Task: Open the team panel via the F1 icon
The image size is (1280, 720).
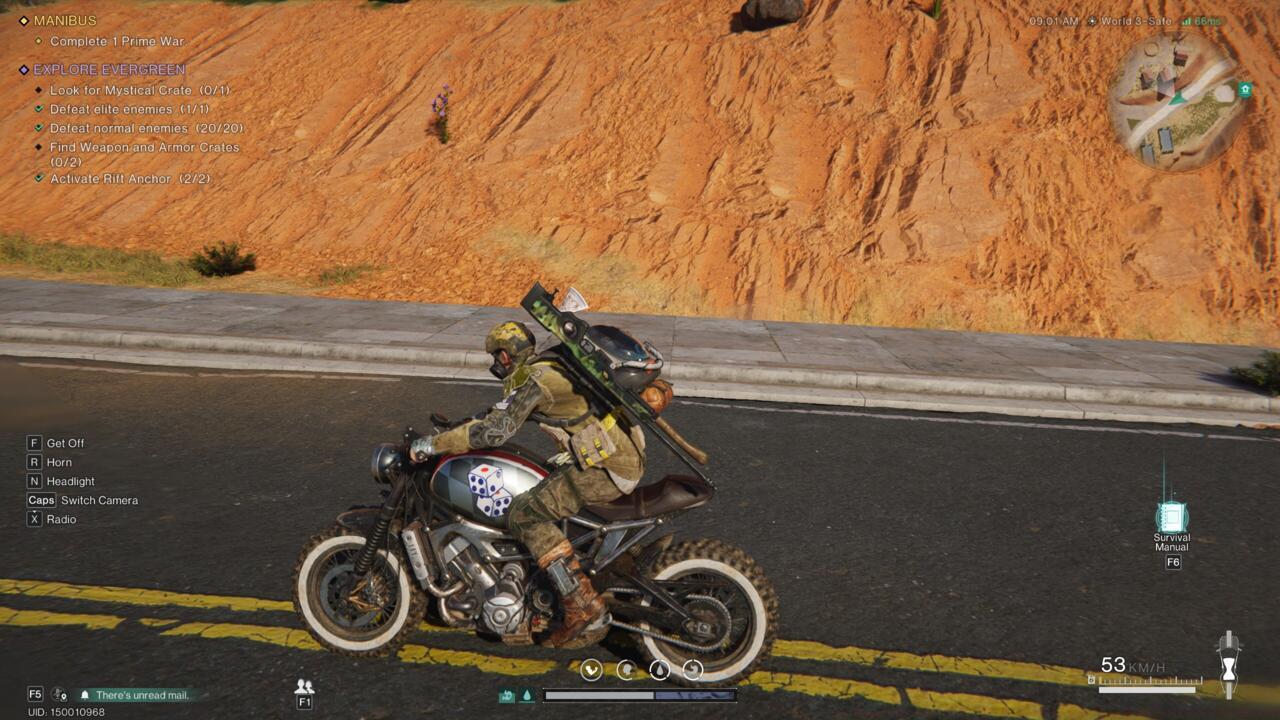Action: click(305, 690)
